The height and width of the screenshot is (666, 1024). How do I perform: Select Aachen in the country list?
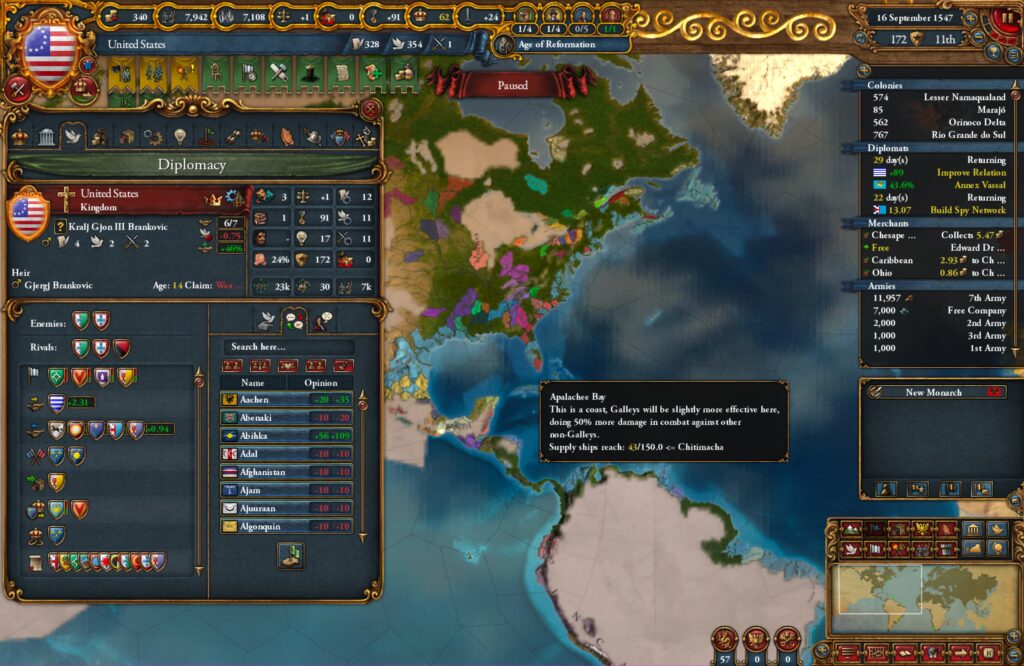click(253, 400)
